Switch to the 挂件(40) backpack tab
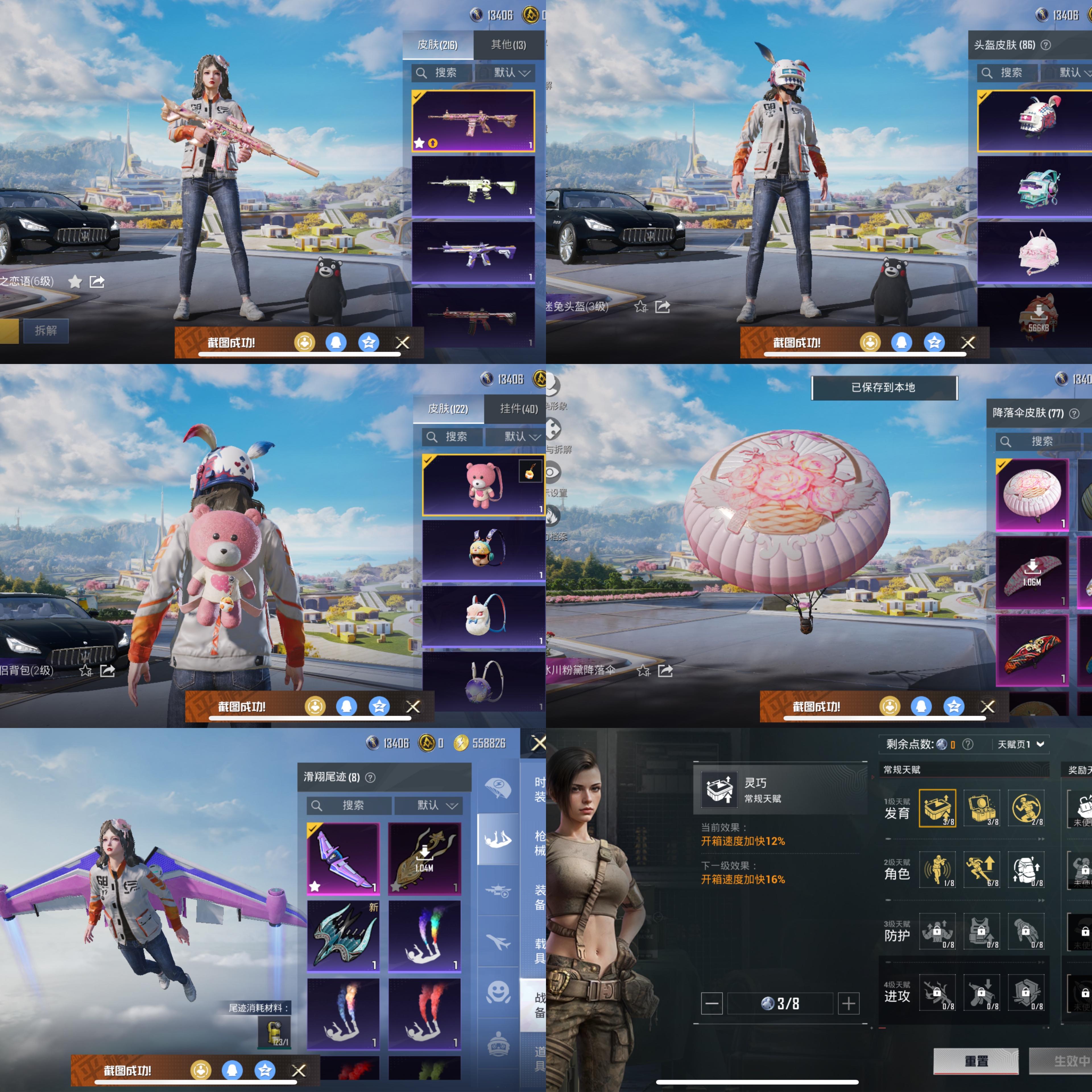This screenshot has height=1092, width=1092. [x=518, y=409]
